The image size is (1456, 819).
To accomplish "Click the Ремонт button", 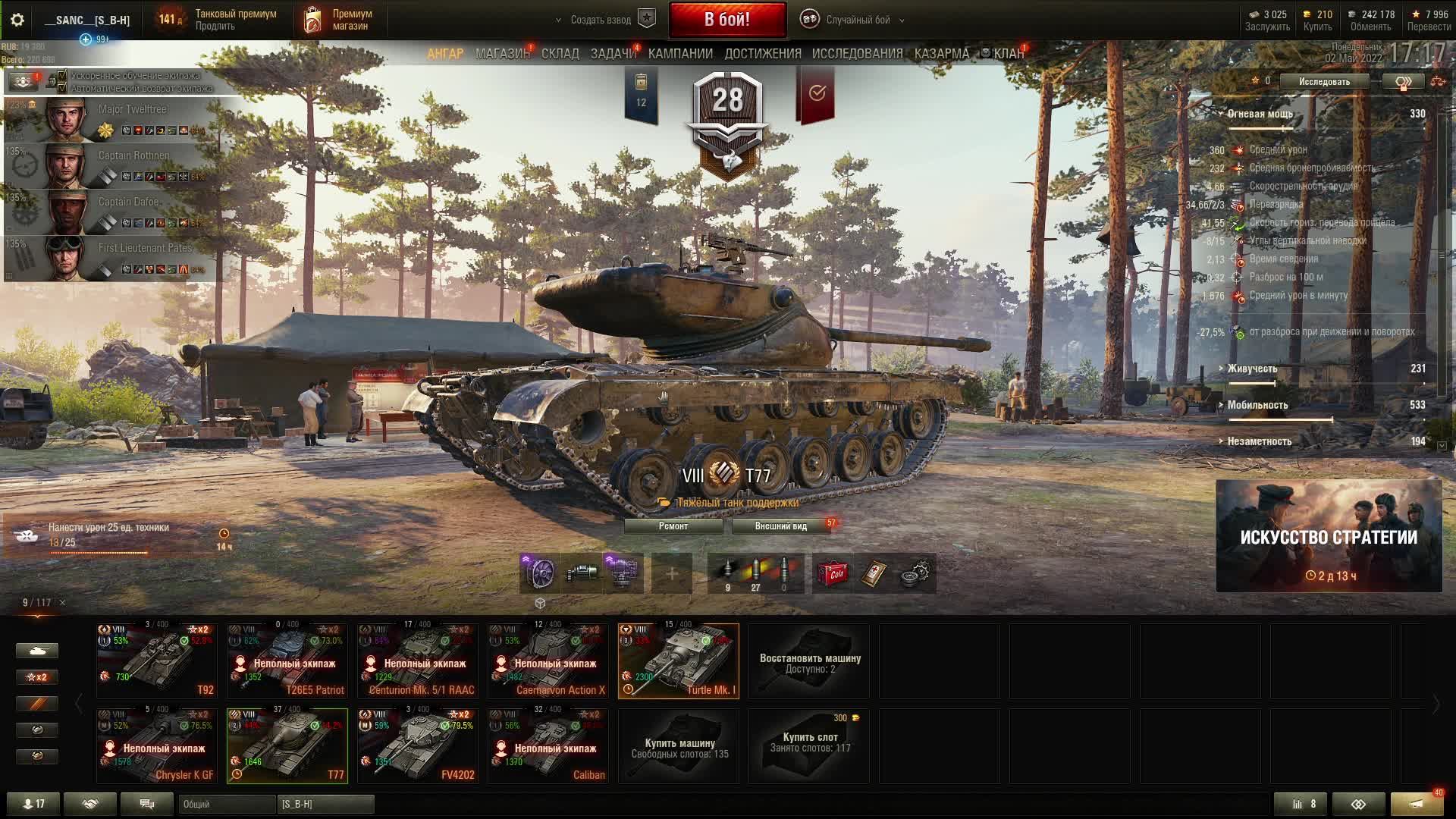I will click(x=673, y=526).
